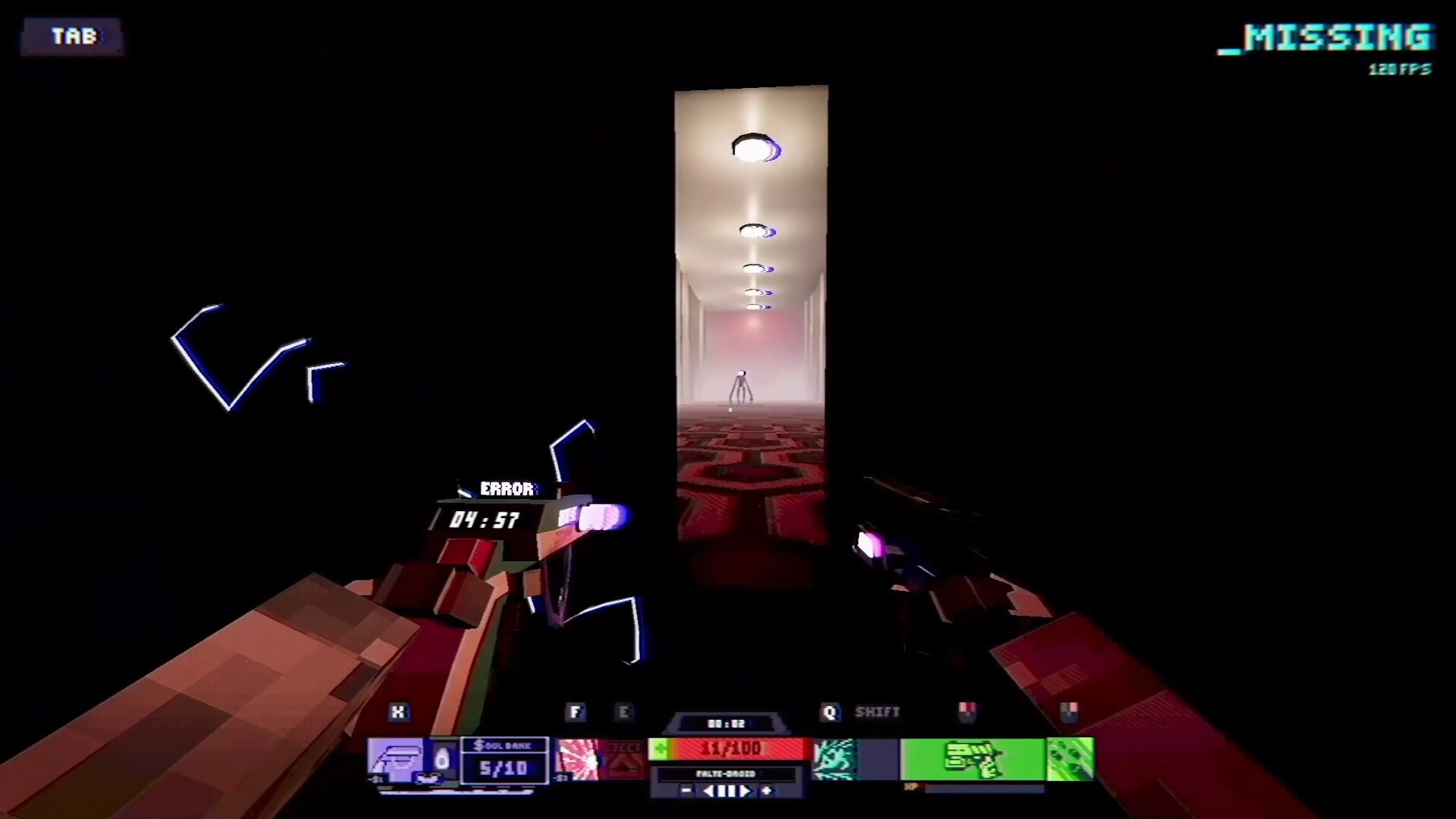Viewport: 1456px width, 819px height.
Task: Expand the left arrow on FALTE-DROID selector
Action: point(710,791)
